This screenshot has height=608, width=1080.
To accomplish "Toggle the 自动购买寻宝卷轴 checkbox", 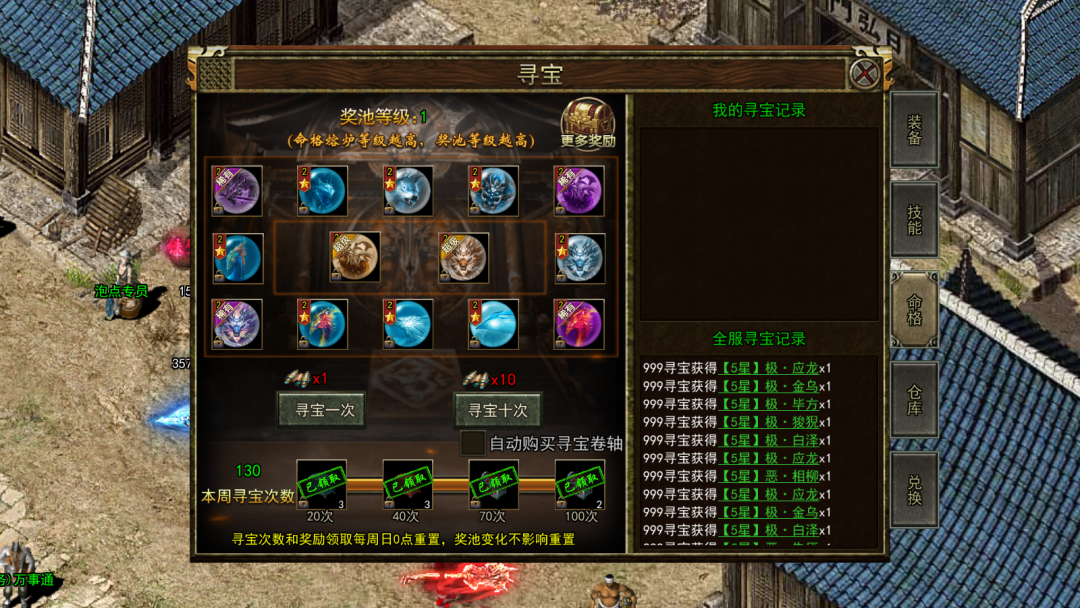I will (x=472, y=442).
